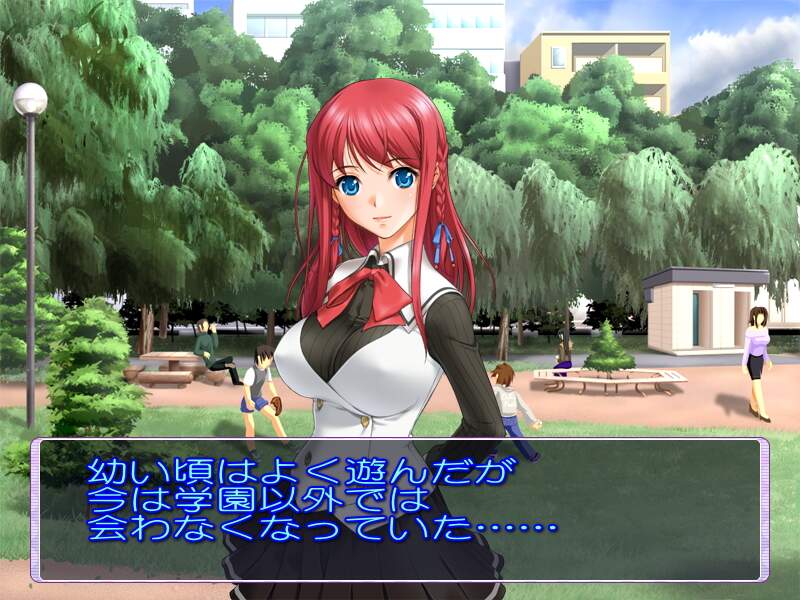Click the dialogue text box to continue
Screen dimensions: 800x600
pos(400,510)
